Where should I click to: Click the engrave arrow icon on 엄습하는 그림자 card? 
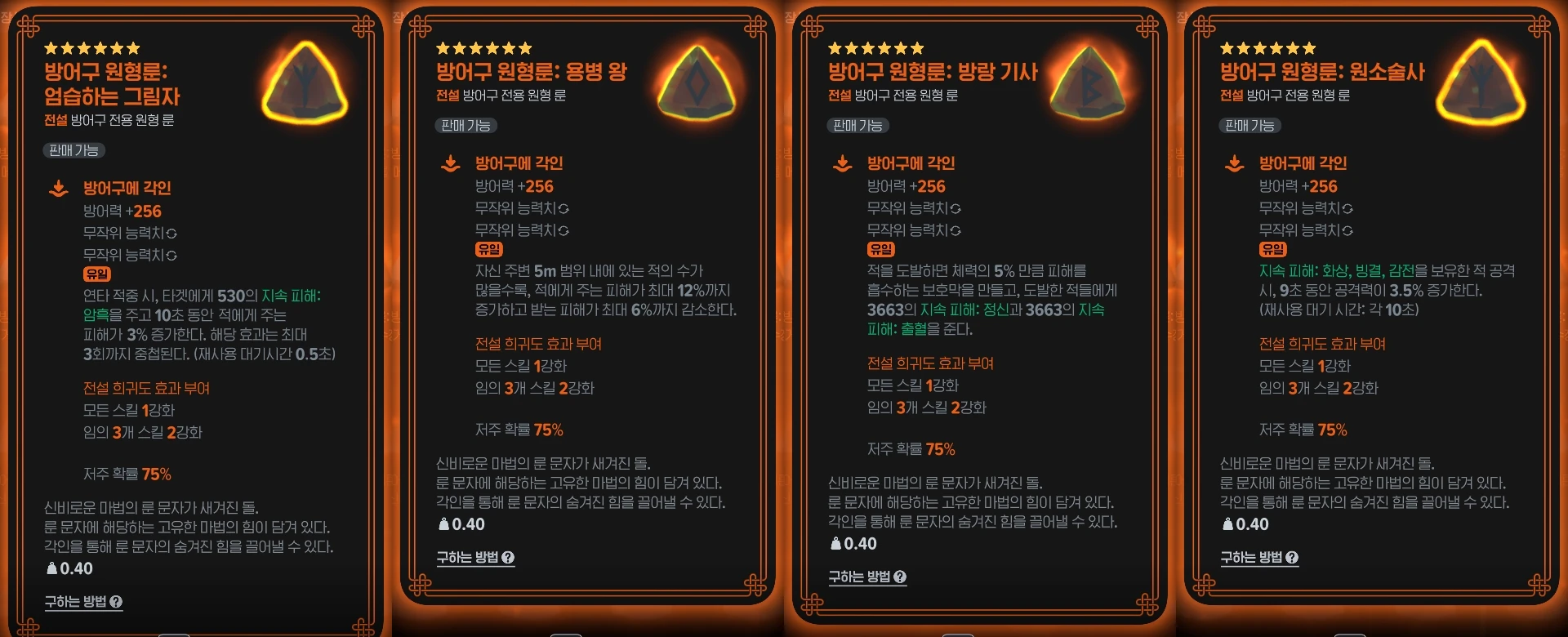[x=57, y=189]
